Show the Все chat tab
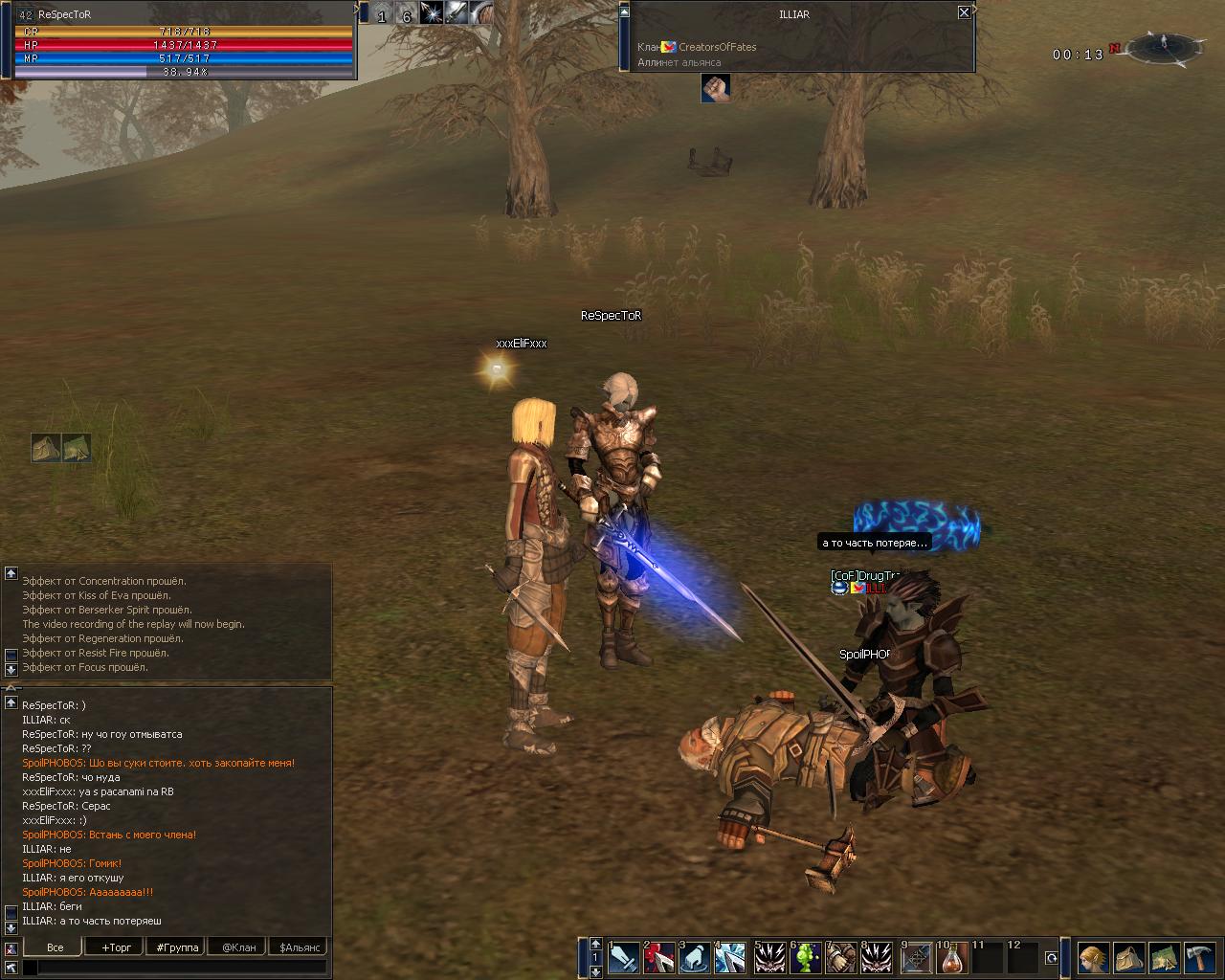The width and height of the screenshot is (1225, 980). click(x=56, y=947)
